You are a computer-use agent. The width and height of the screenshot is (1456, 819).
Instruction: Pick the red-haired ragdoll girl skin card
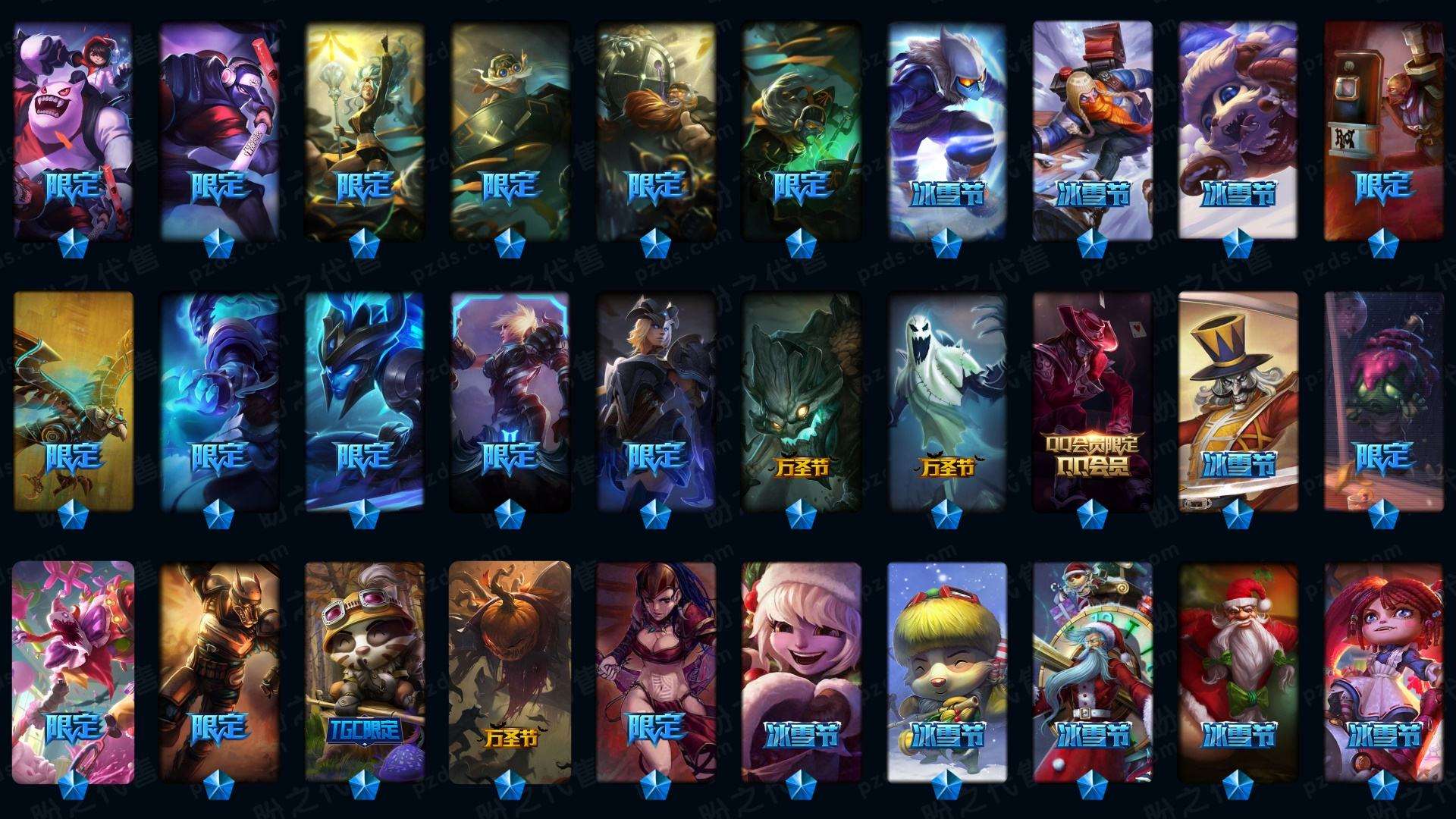1383,671
